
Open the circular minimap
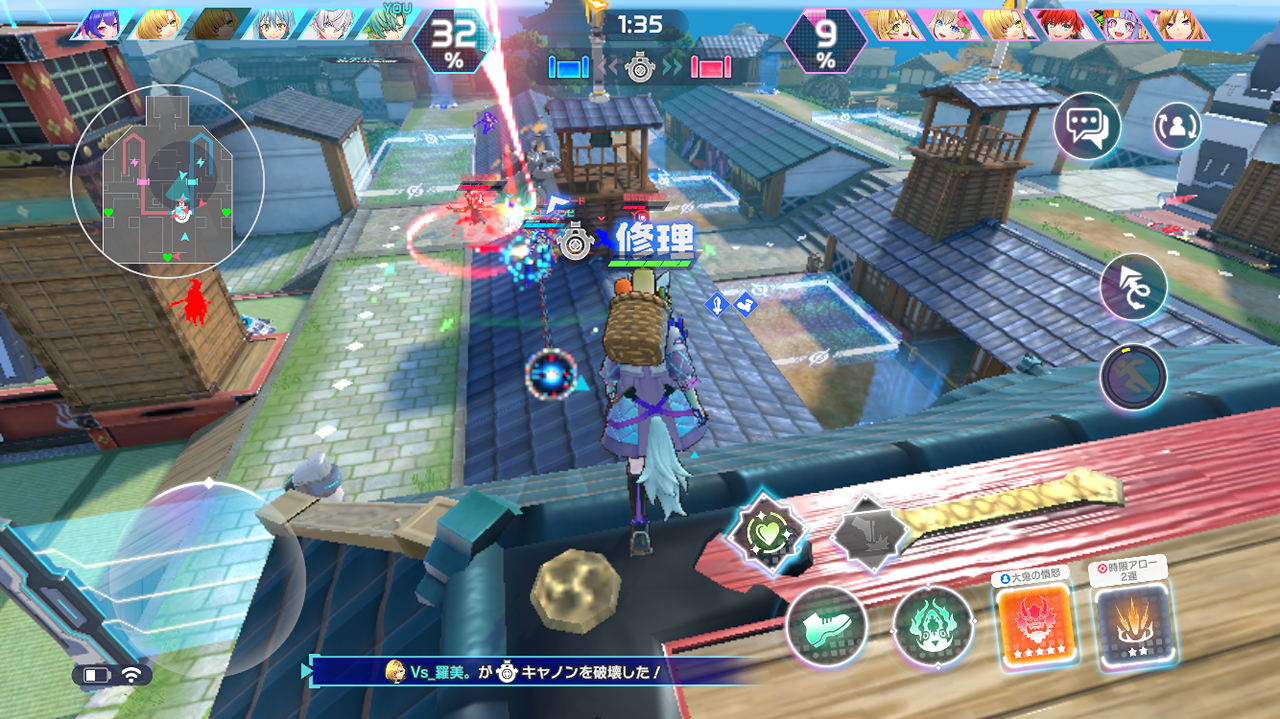167,180
